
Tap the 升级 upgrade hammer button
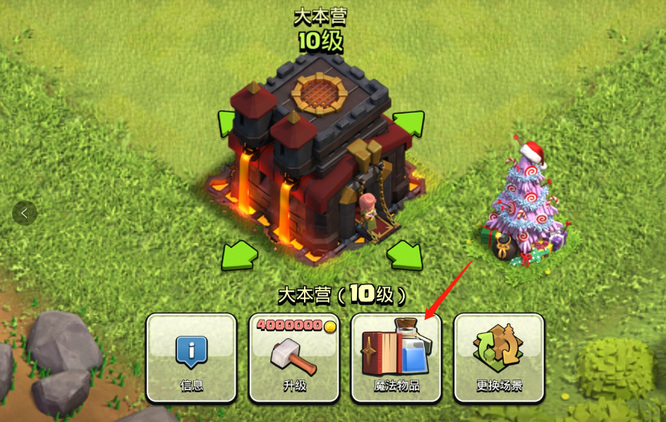293,357
